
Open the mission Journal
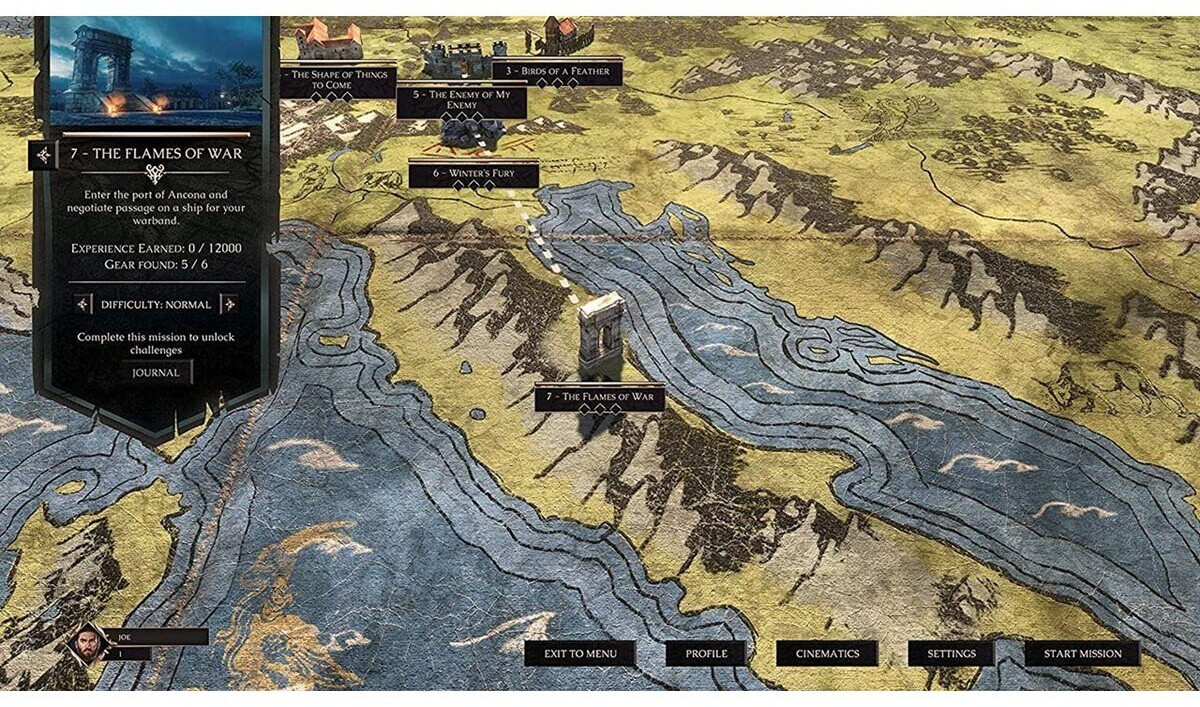[x=157, y=373]
